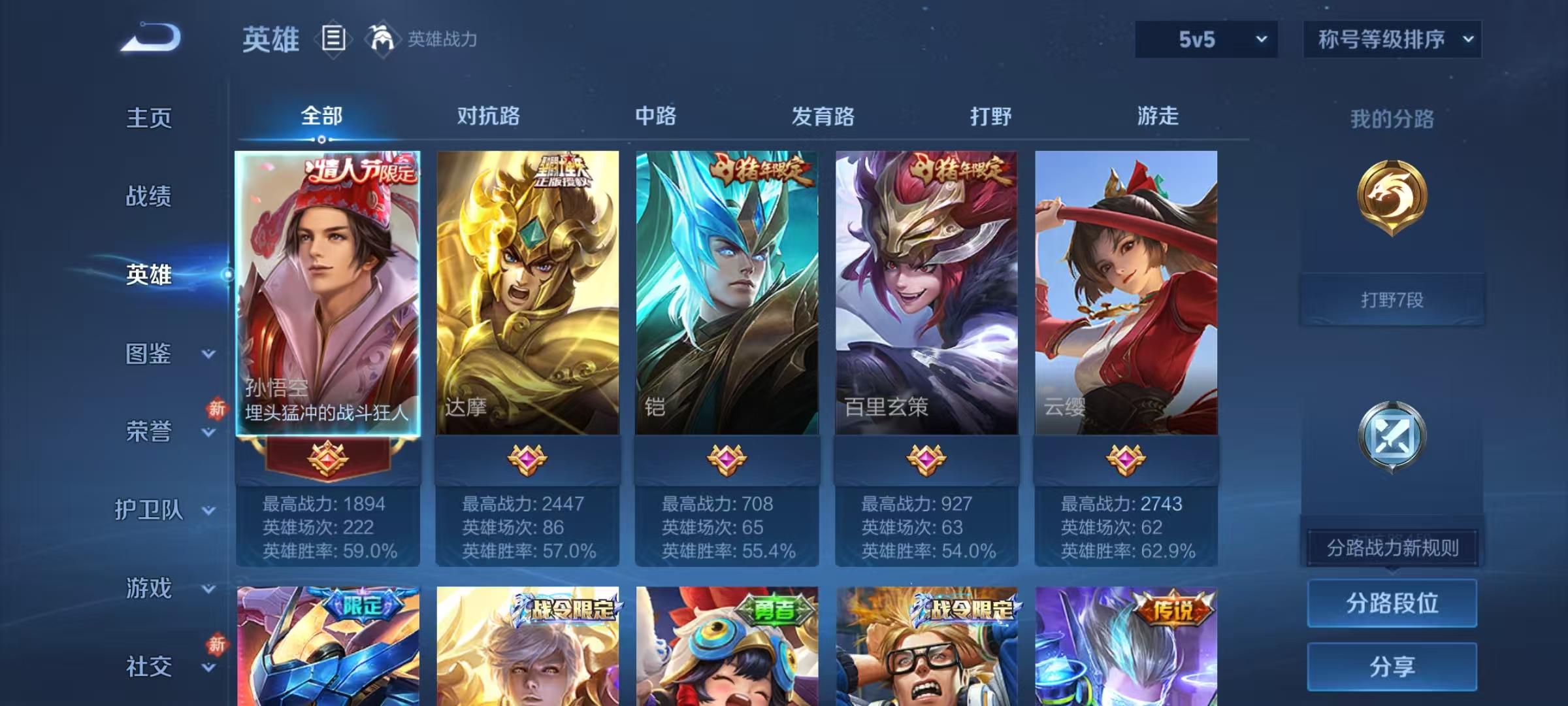The height and width of the screenshot is (706, 1568).
Task: Select the 中路 lane tab
Action: pos(657,116)
